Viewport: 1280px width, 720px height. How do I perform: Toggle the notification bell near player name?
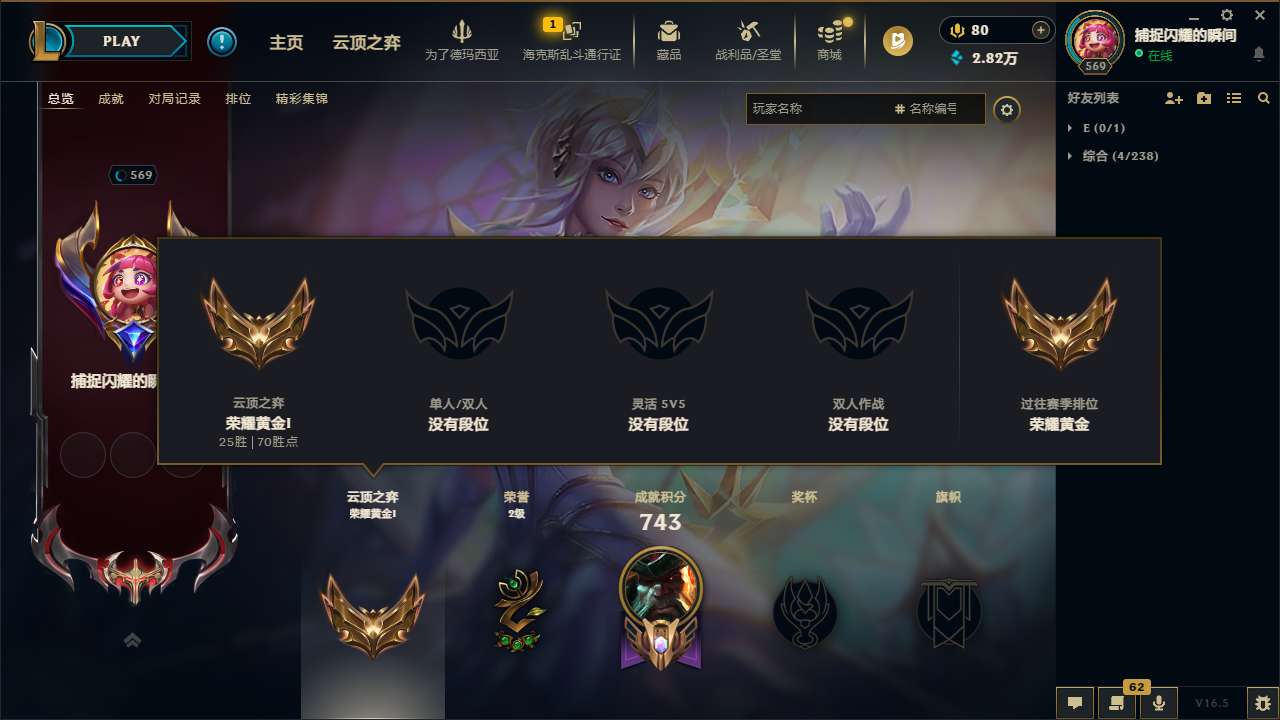[1258, 52]
